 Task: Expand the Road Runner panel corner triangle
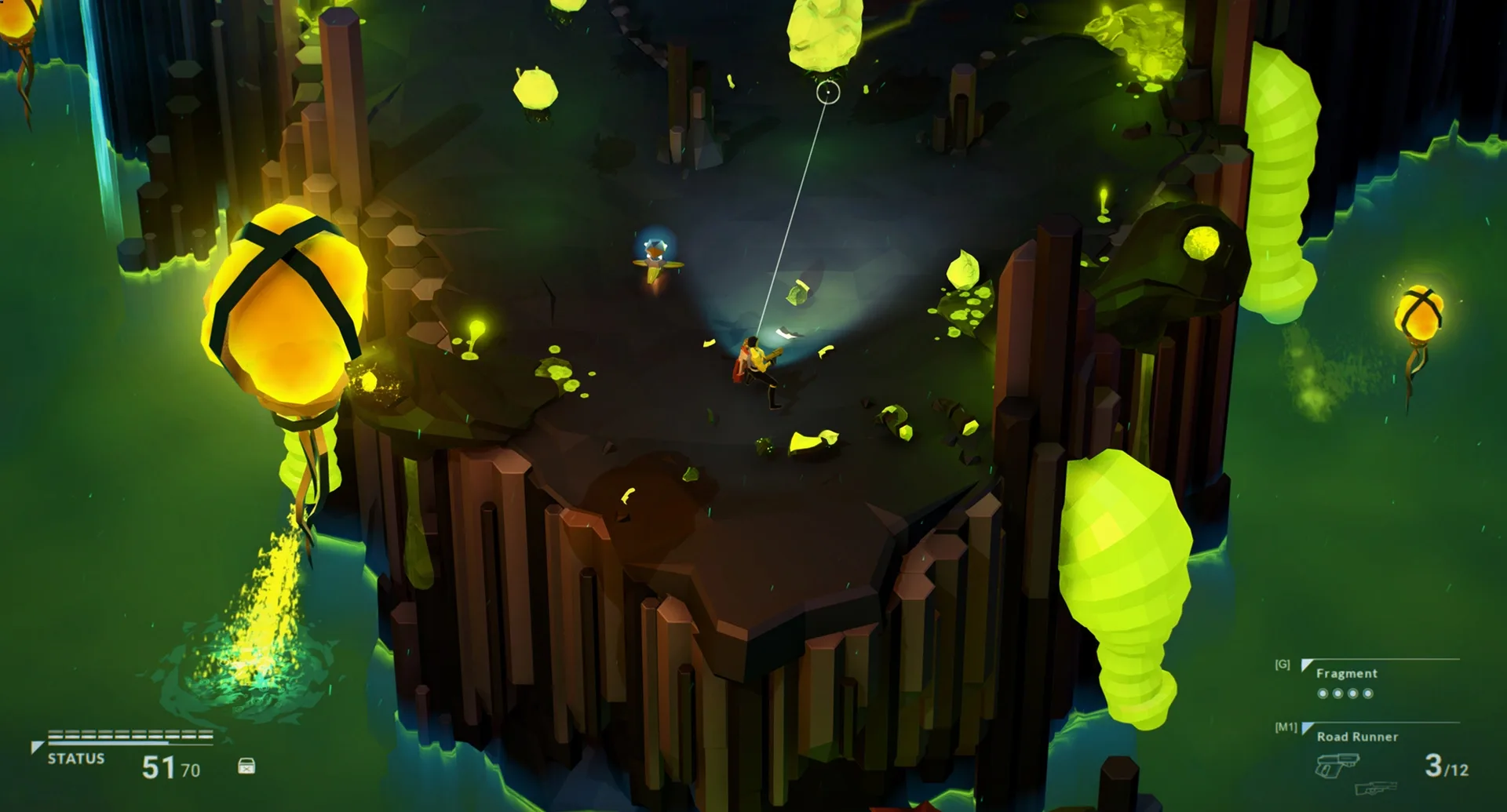pos(1306,727)
